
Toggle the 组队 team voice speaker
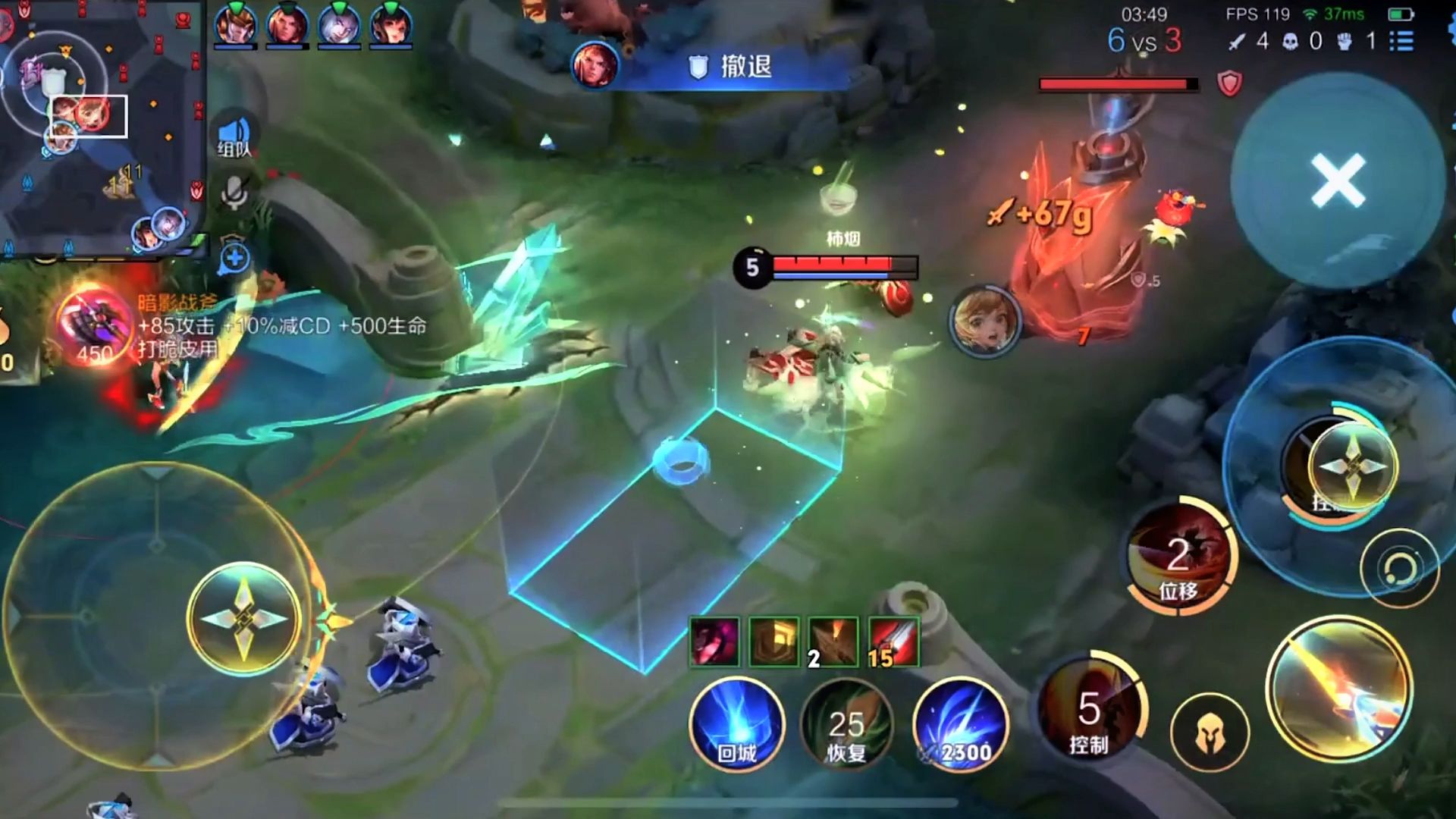click(x=234, y=136)
